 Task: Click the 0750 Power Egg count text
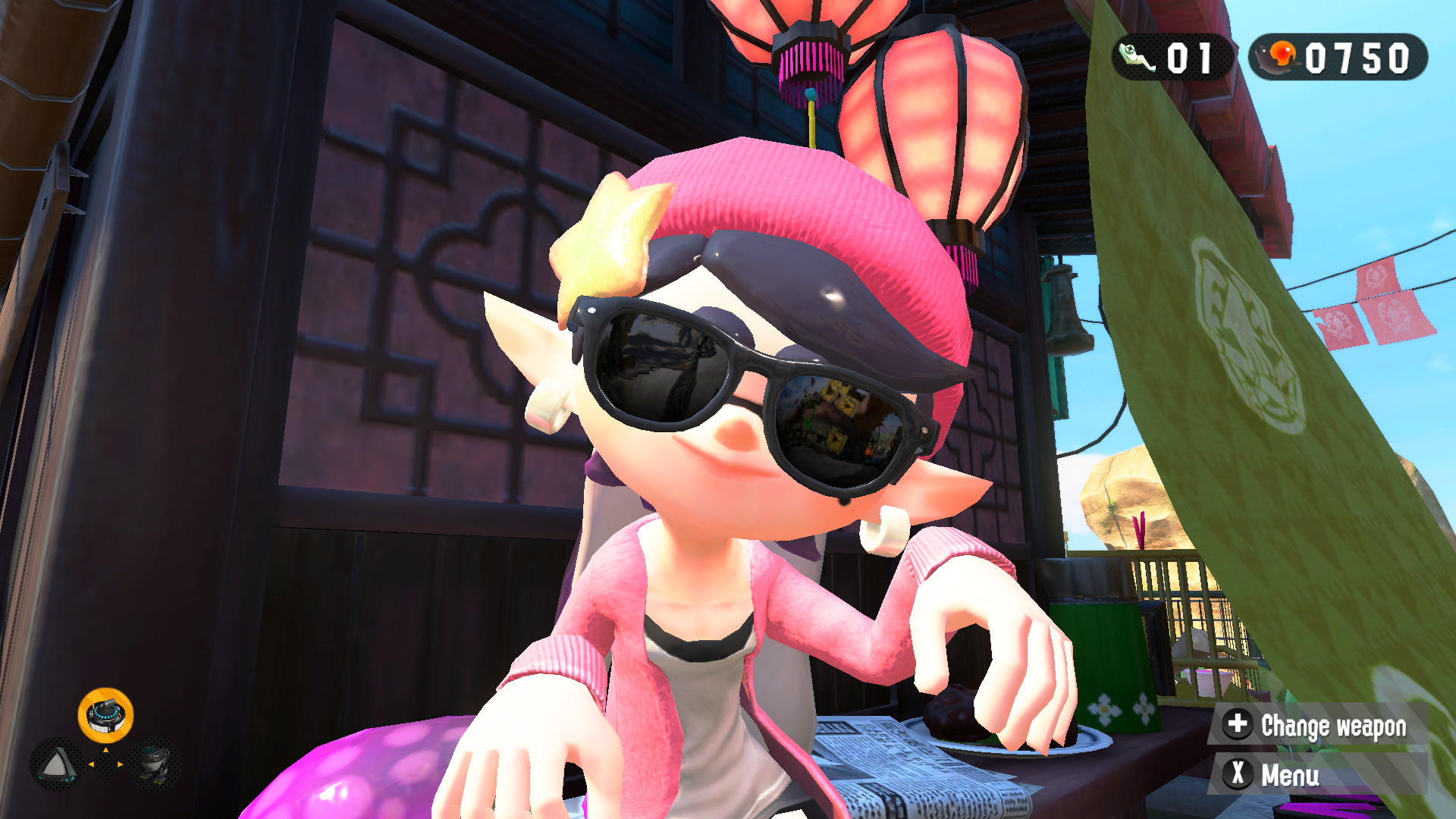pos(1357,55)
